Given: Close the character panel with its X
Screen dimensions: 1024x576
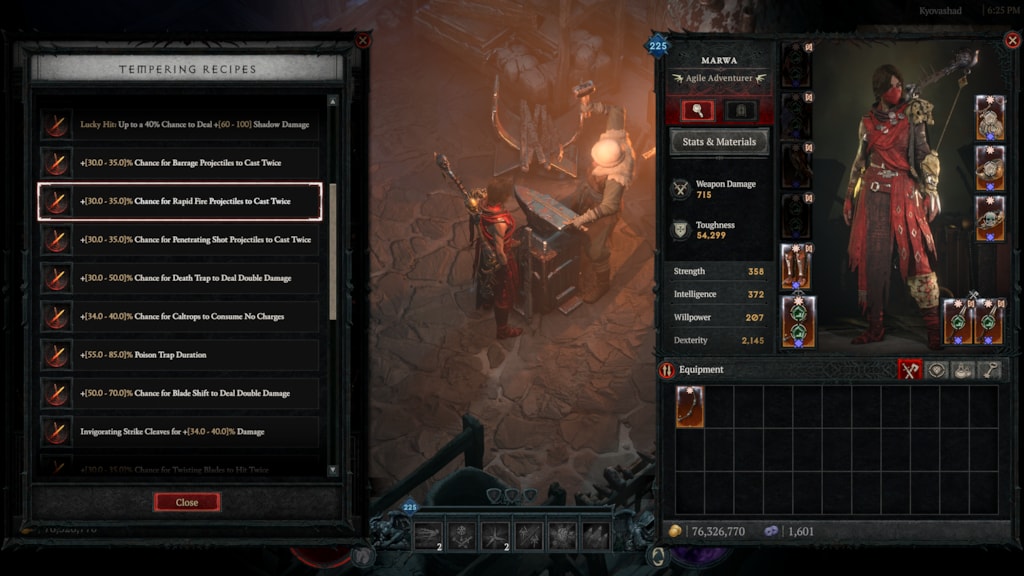Looking at the screenshot, I should pyautogui.click(x=1011, y=41).
